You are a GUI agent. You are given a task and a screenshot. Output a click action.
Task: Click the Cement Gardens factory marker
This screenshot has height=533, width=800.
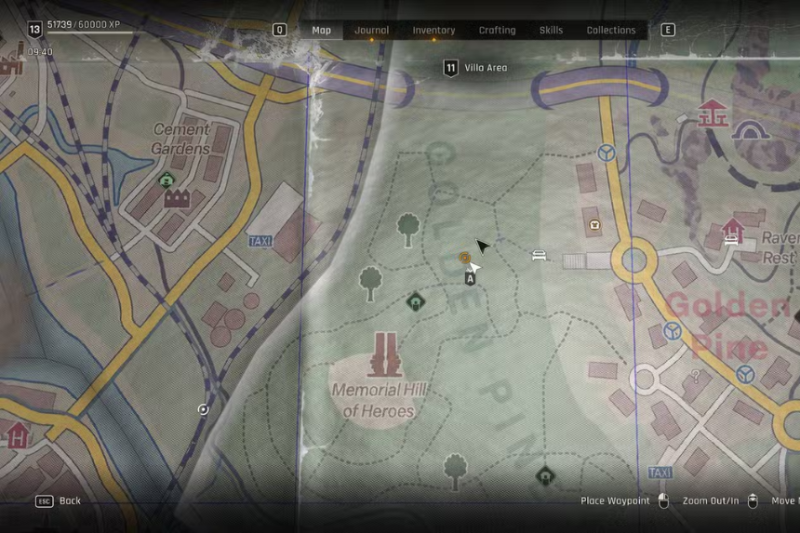pos(176,199)
